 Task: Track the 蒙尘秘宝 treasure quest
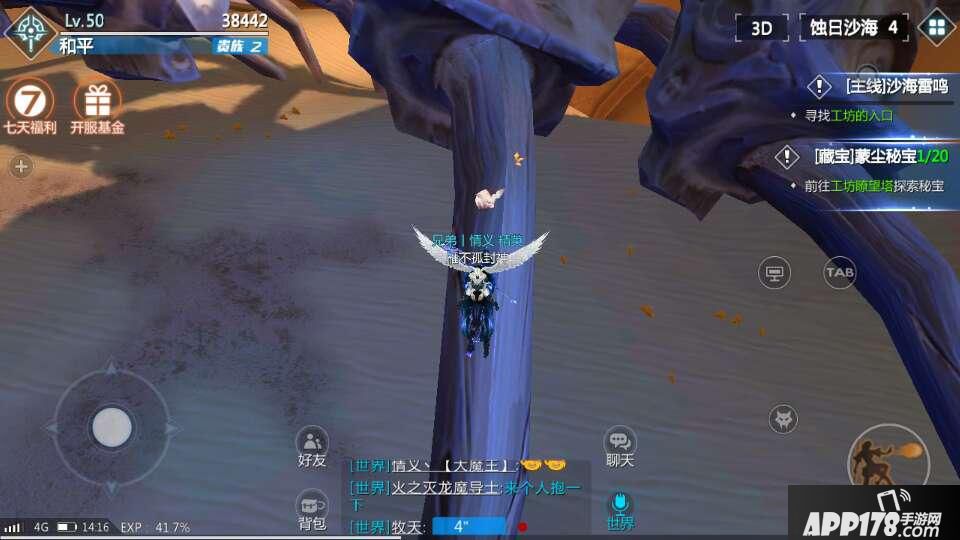point(878,157)
